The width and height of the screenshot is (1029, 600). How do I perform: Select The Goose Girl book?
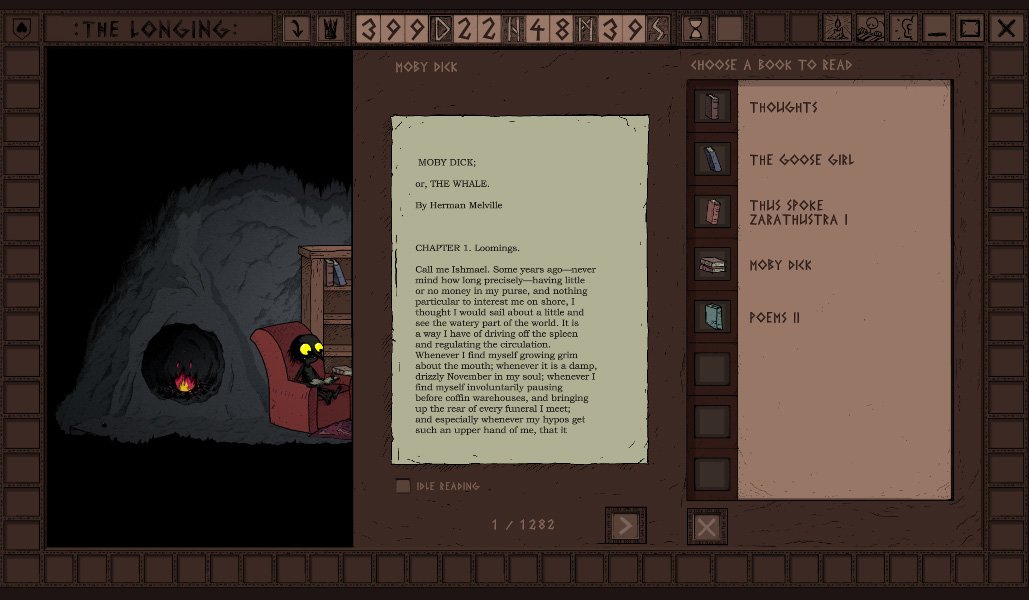pyautogui.click(x=801, y=160)
